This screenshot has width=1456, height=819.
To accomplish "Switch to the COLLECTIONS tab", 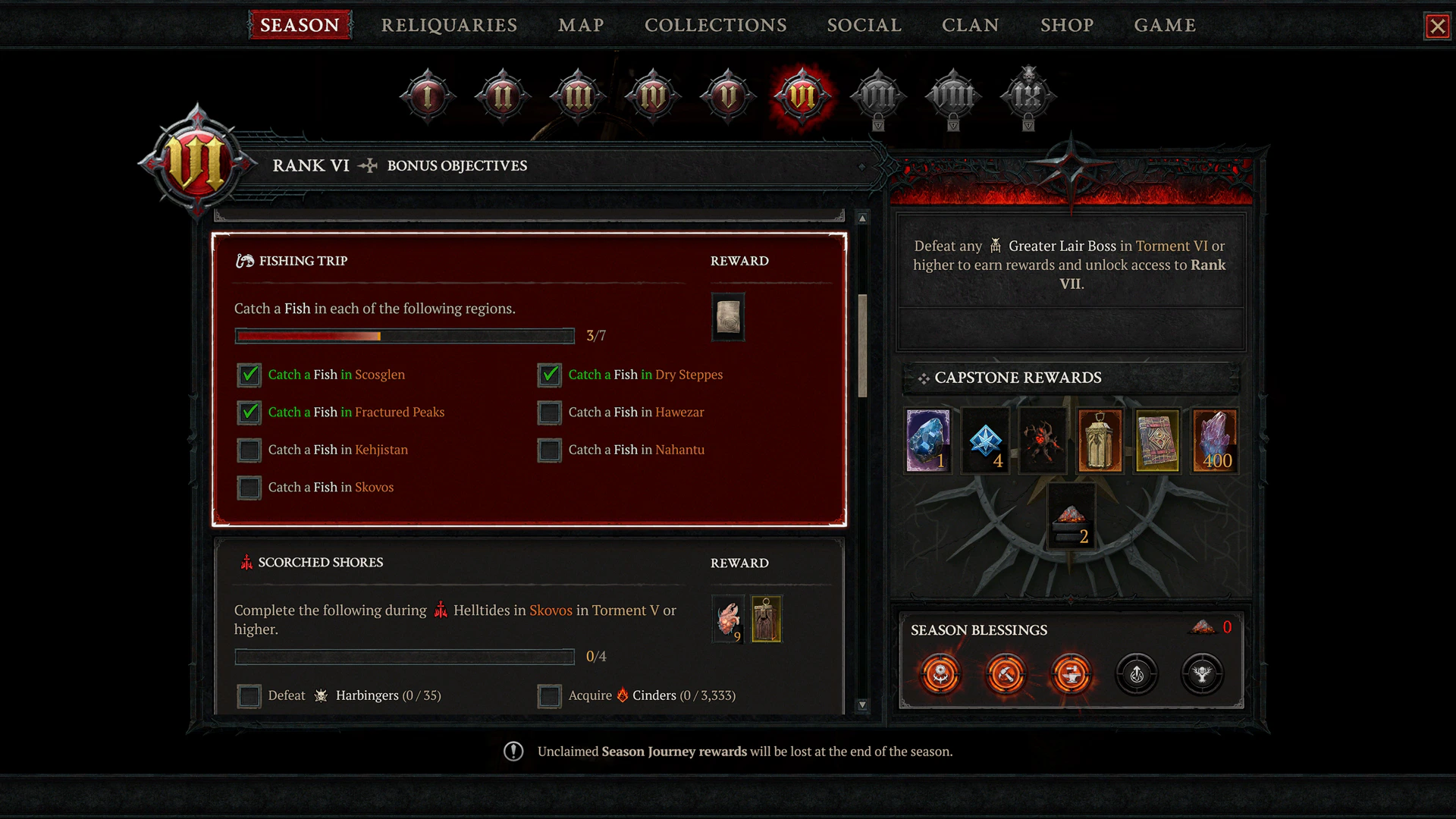I will point(715,25).
